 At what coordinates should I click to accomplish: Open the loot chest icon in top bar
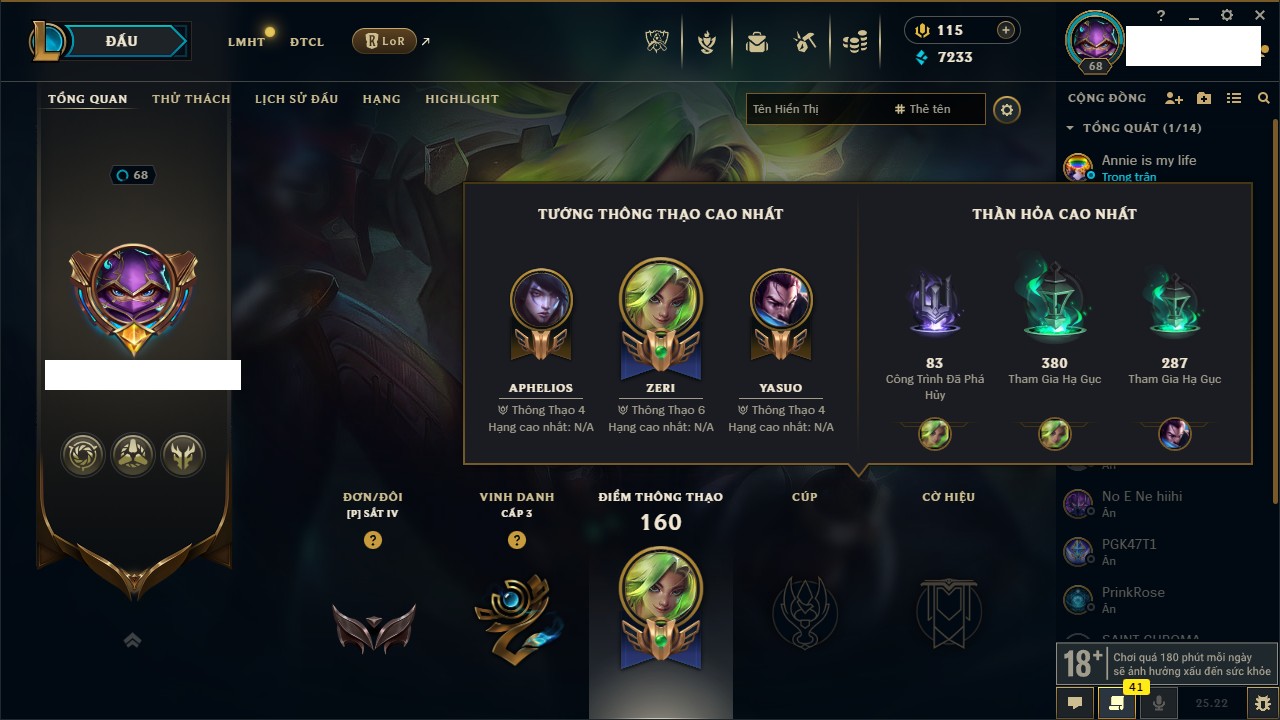pos(757,42)
